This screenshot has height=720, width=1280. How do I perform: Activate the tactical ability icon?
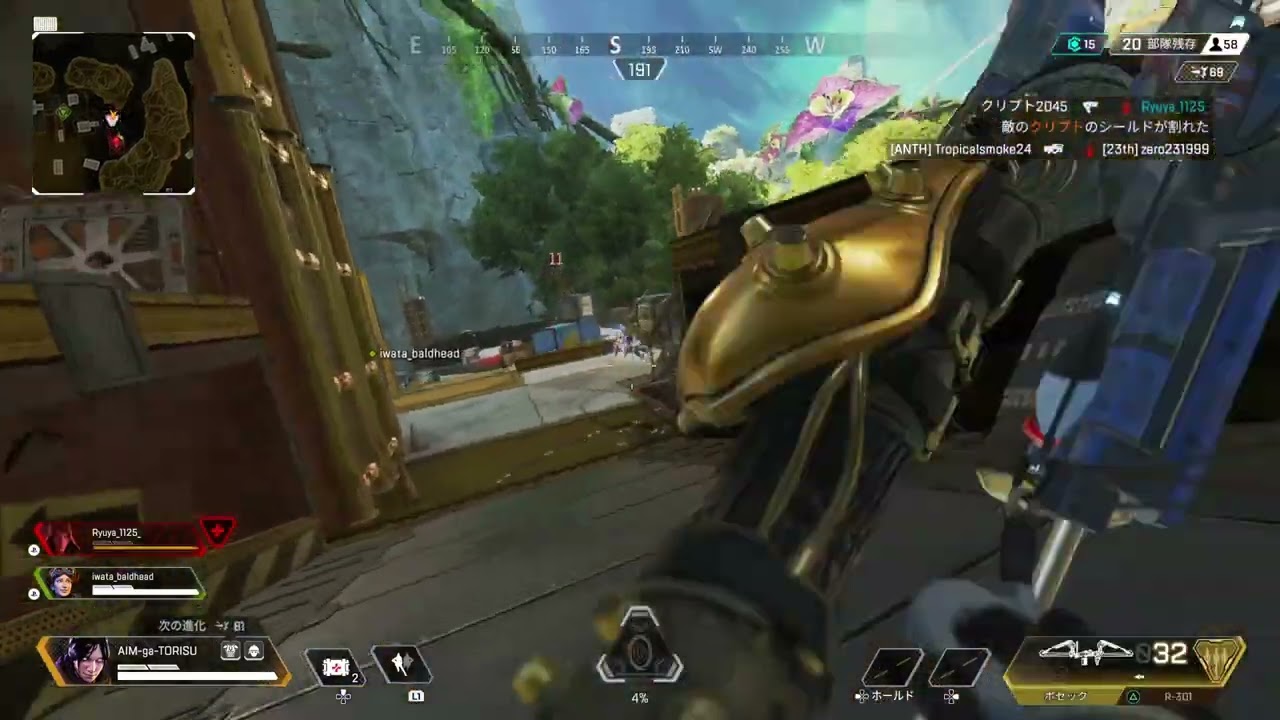click(402, 664)
